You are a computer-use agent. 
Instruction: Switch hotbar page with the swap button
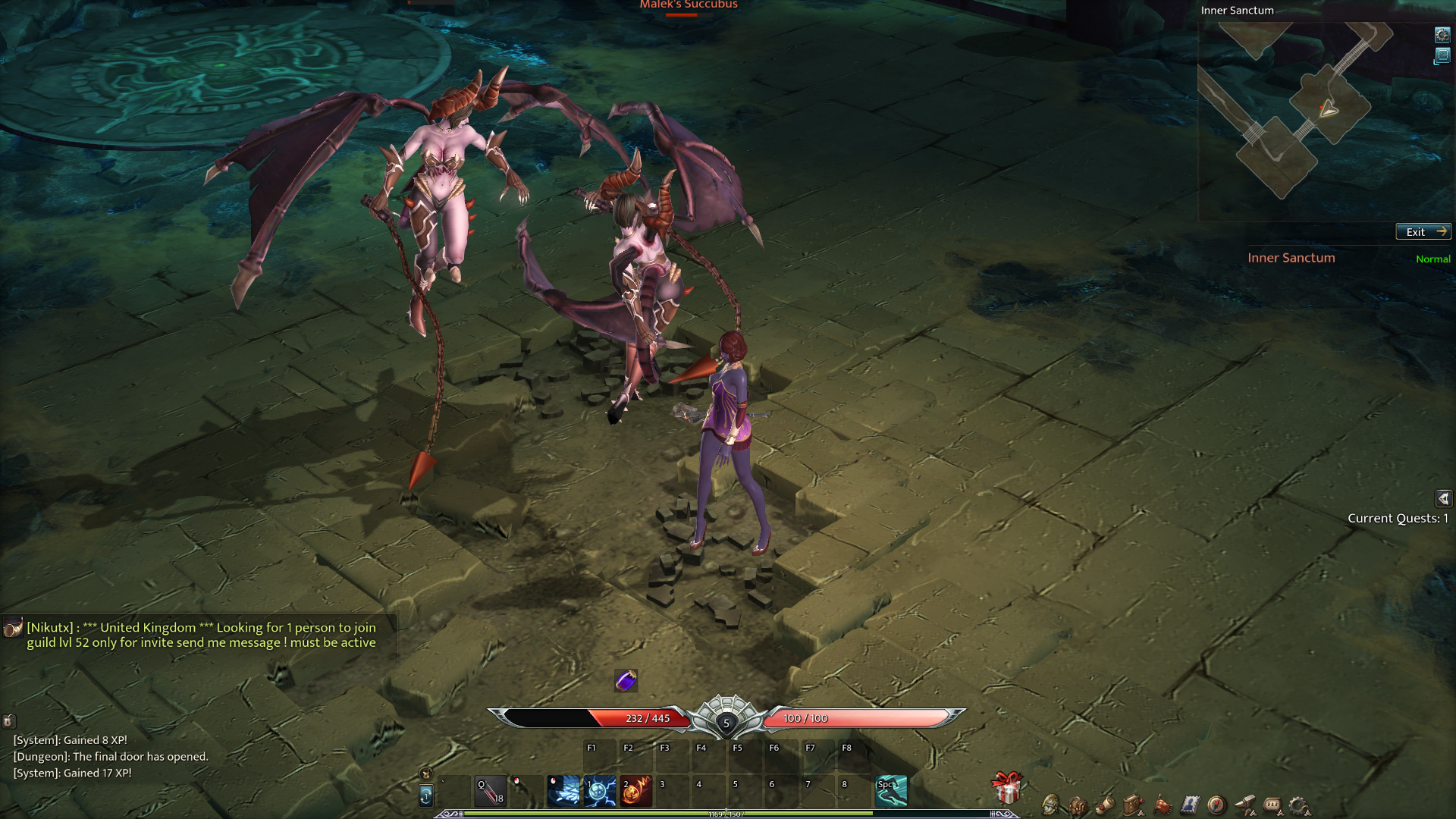pyautogui.click(x=426, y=795)
